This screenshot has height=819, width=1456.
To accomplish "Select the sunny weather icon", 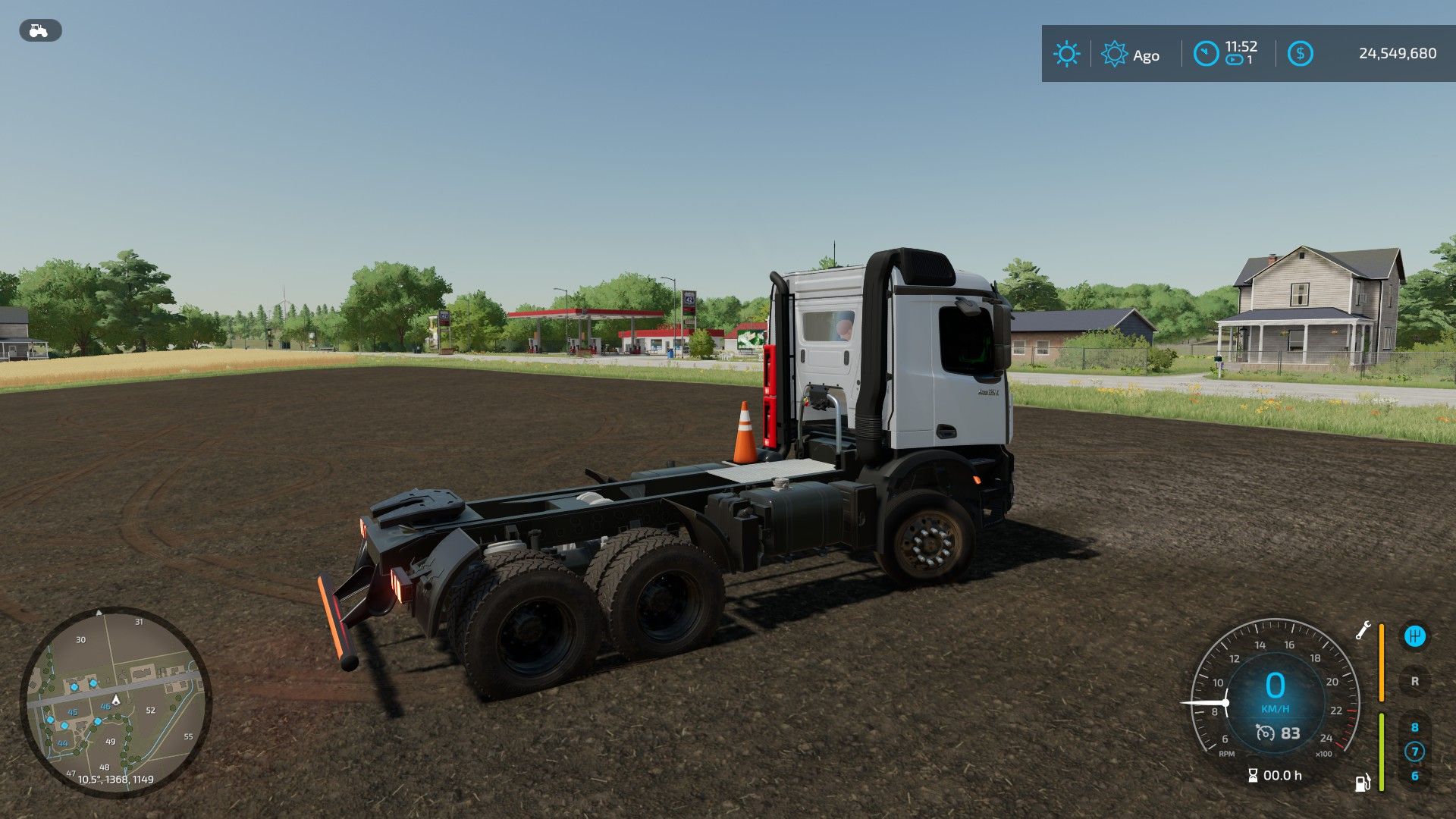I will [1066, 54].
